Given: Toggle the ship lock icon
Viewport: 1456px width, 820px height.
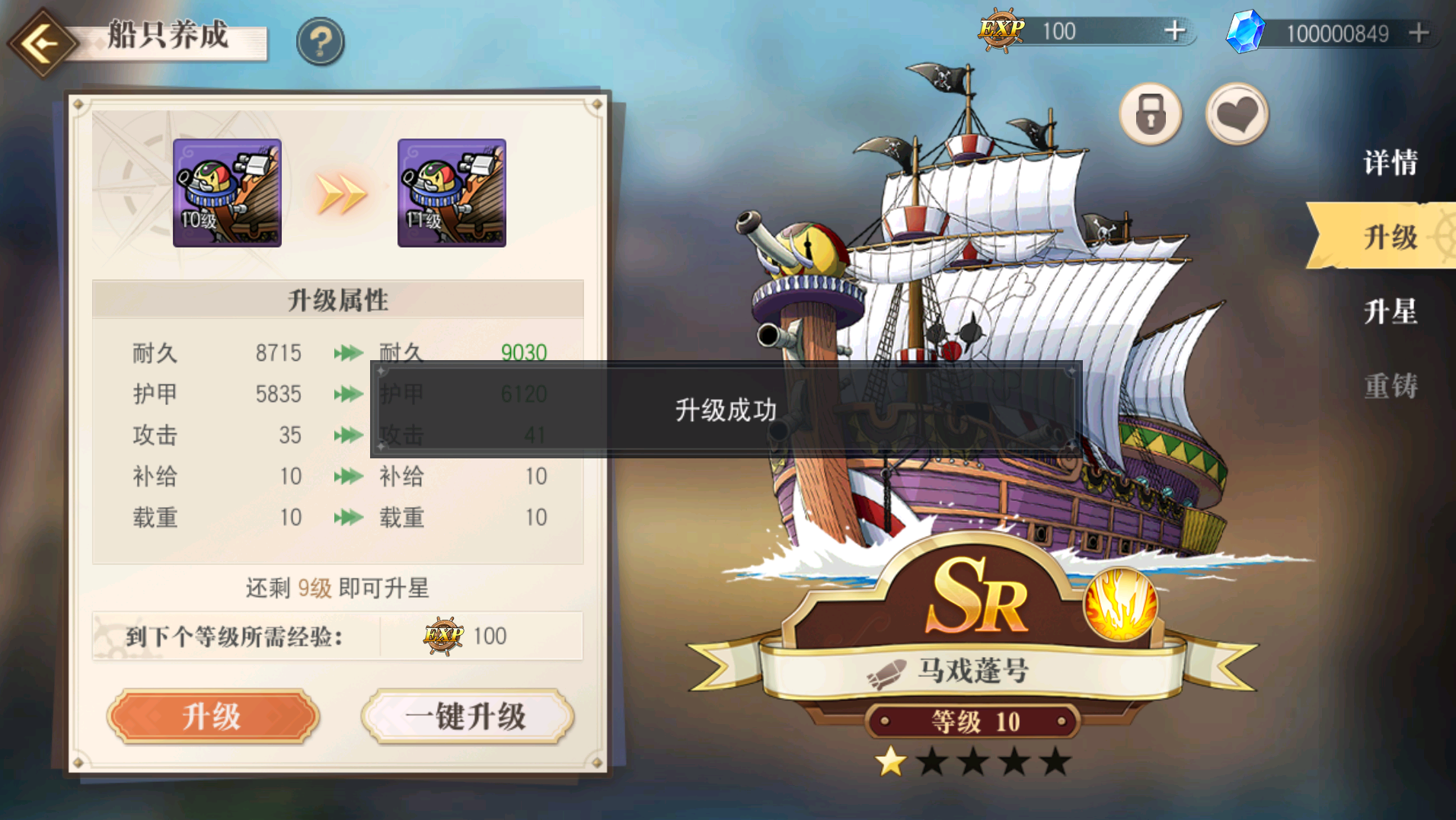Looking at the screenshot, I should (1150, 115).
